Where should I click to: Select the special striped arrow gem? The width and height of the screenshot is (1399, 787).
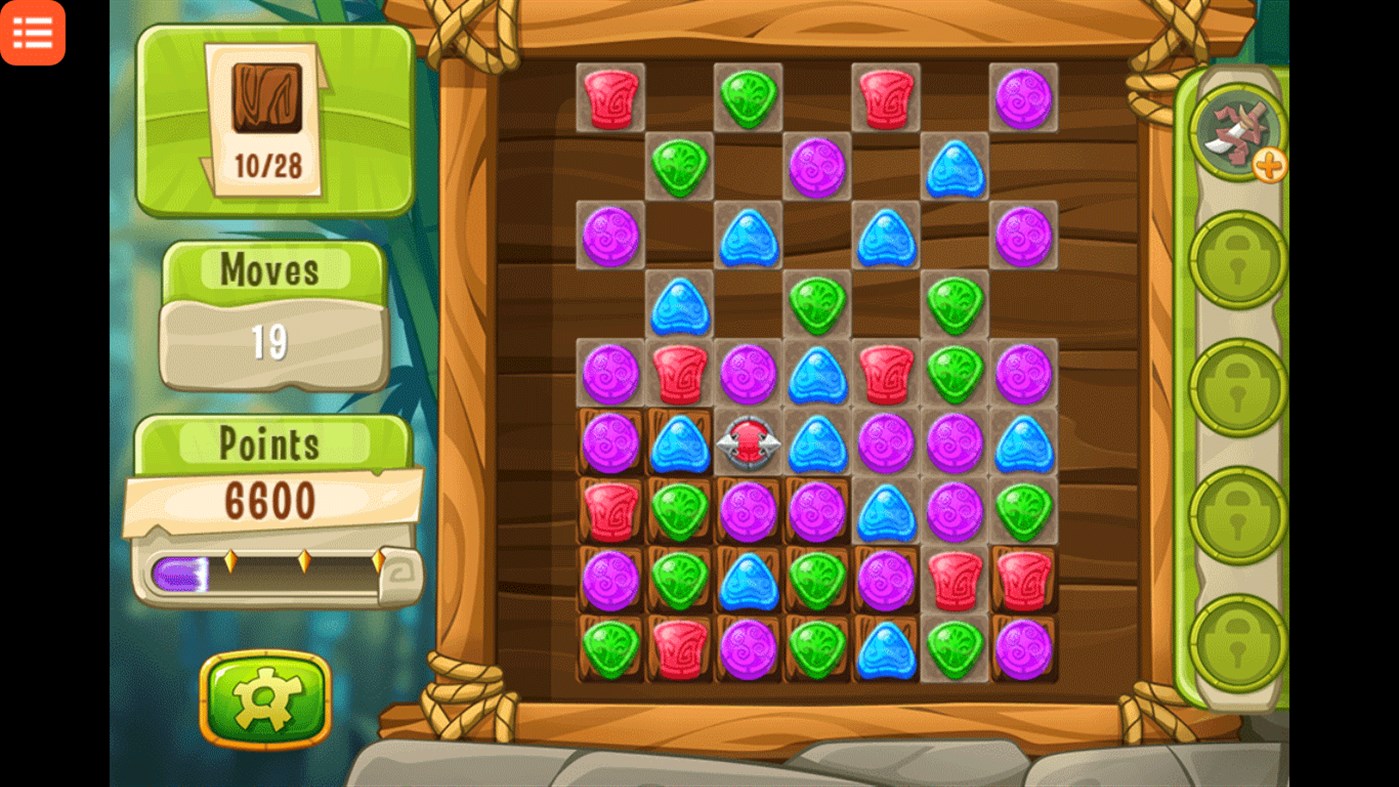(x=747, y=442)
